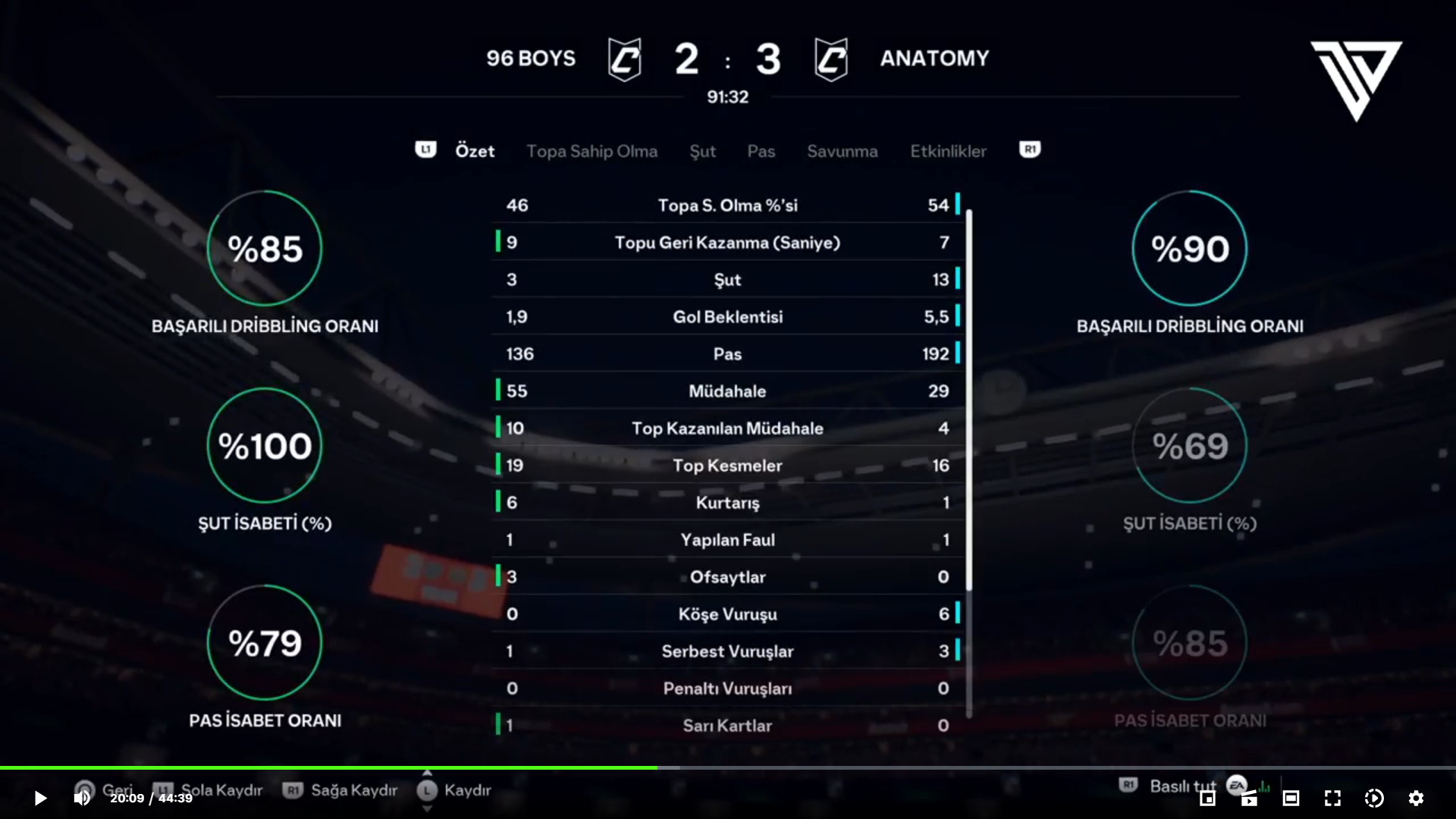Switch to the Savunma tab
Screen dimensions: 1456x819
pos(842,151)
